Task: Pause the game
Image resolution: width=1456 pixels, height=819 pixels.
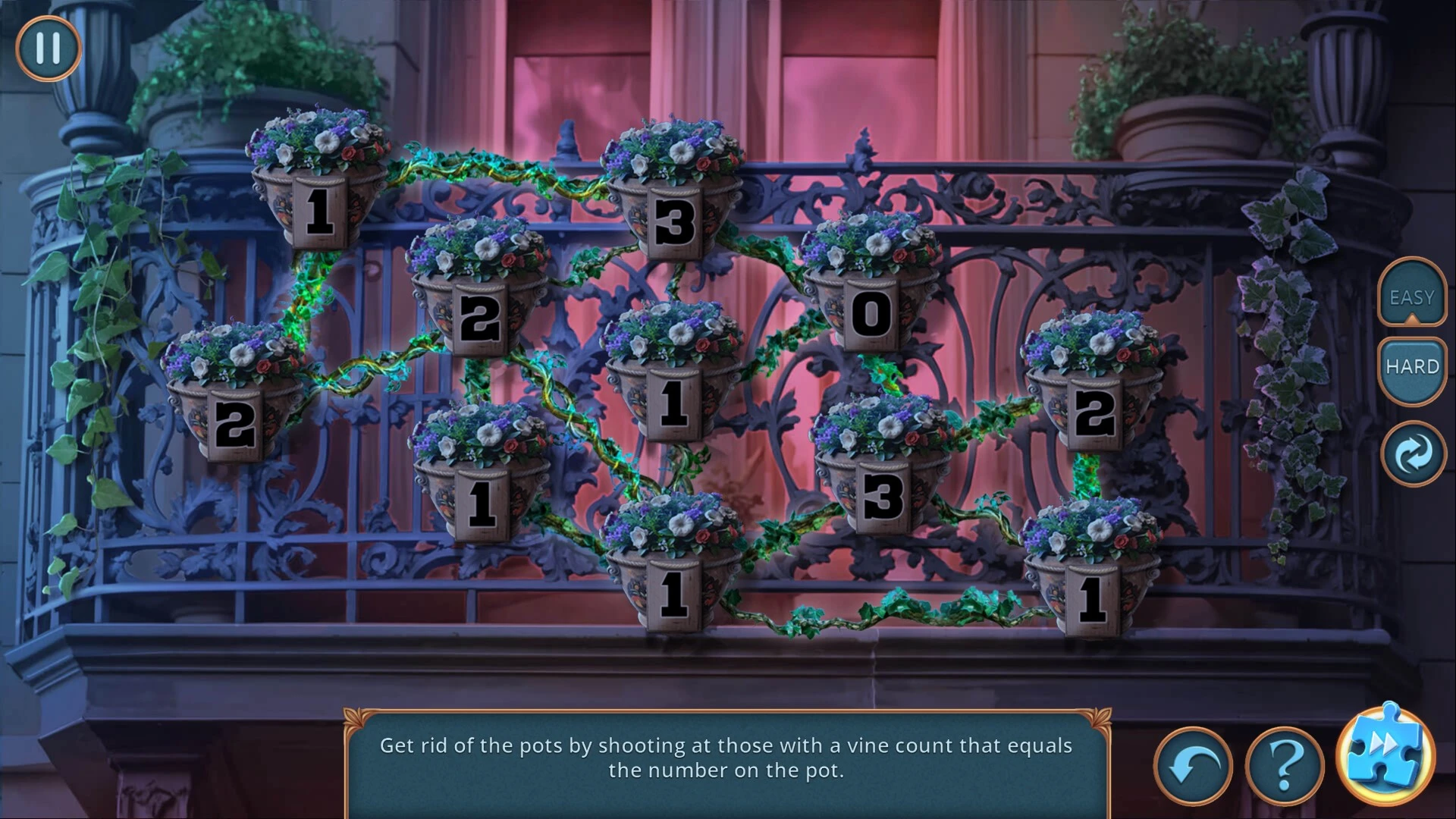Action: [x=48, y=48]
